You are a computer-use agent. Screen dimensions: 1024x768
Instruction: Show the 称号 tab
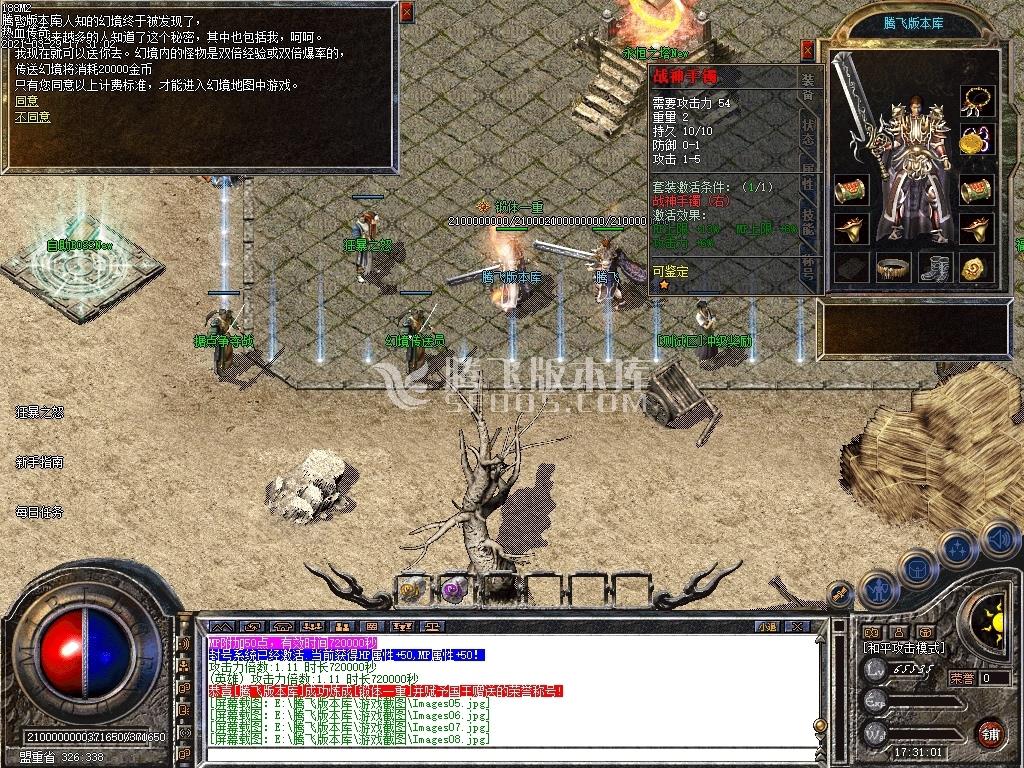[808, 268]
